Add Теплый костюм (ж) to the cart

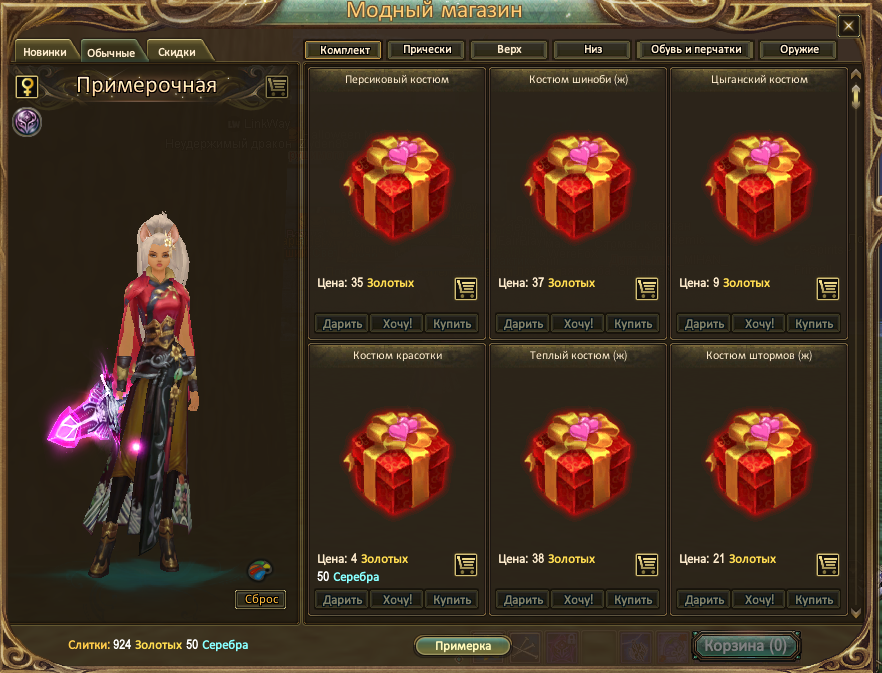[x=646, y=564]
